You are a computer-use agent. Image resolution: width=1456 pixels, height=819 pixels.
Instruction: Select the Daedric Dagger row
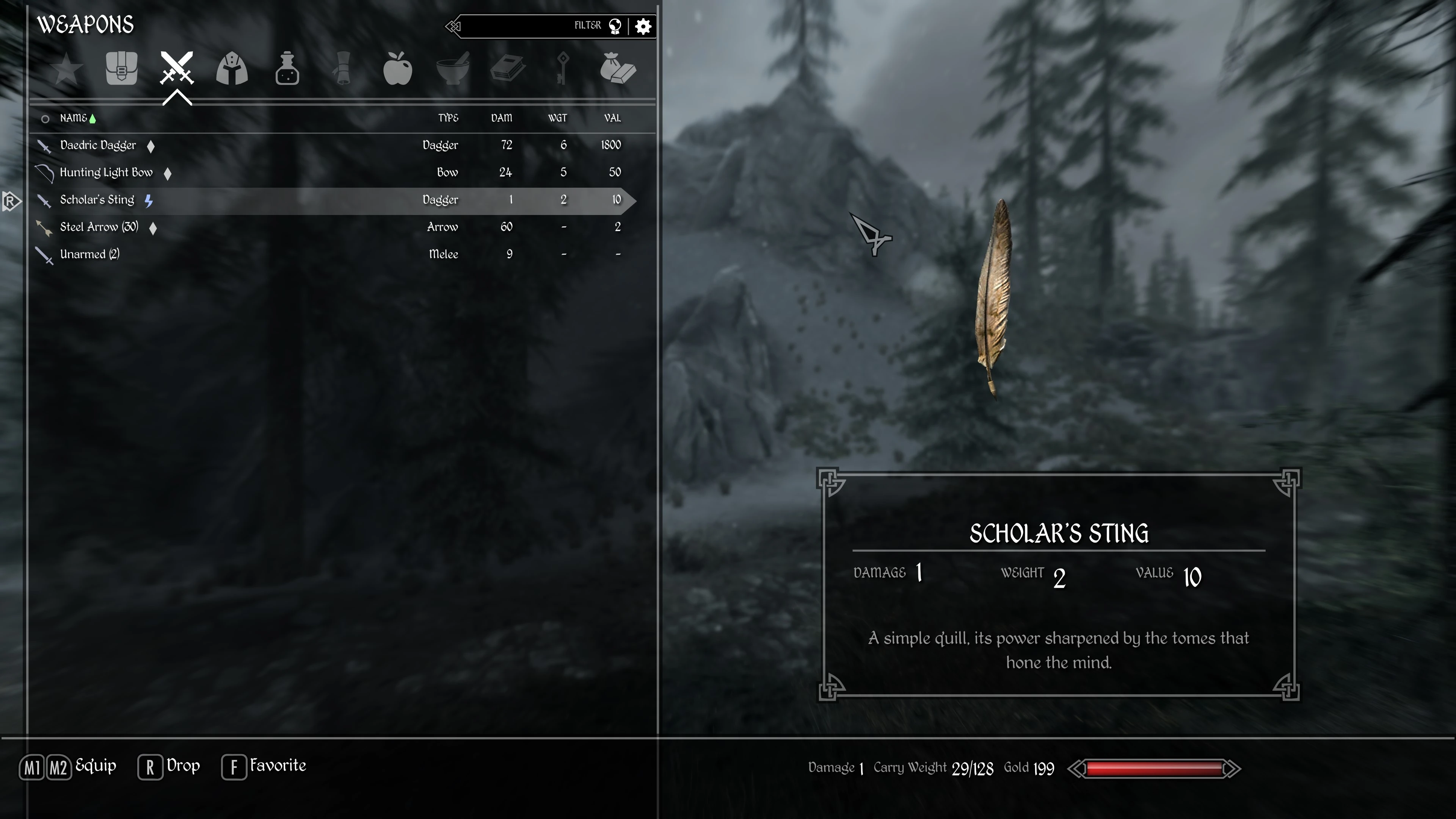[x=98, y=145]
